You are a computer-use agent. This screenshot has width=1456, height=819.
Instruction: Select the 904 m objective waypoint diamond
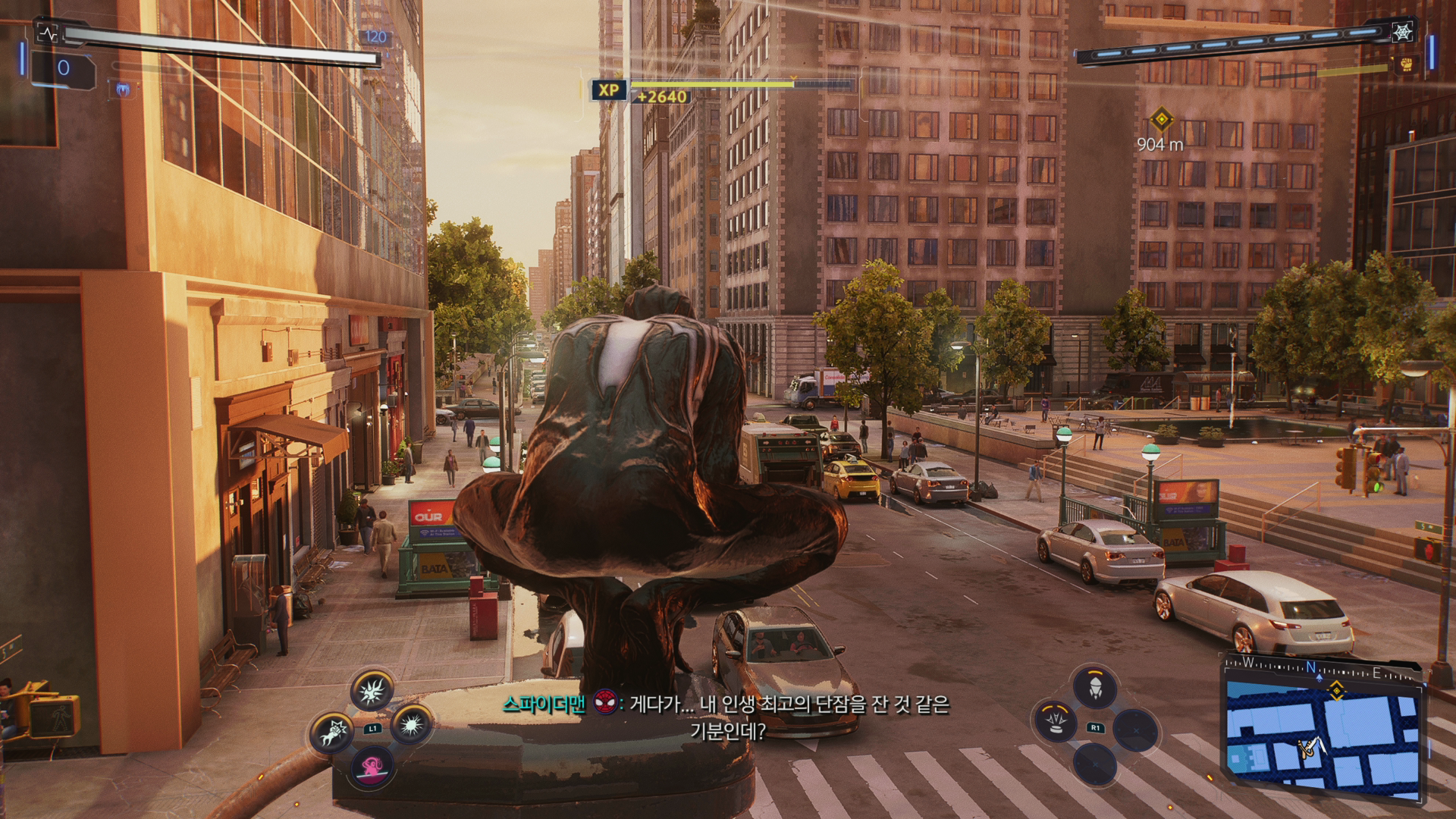[x=1160, y=119]
